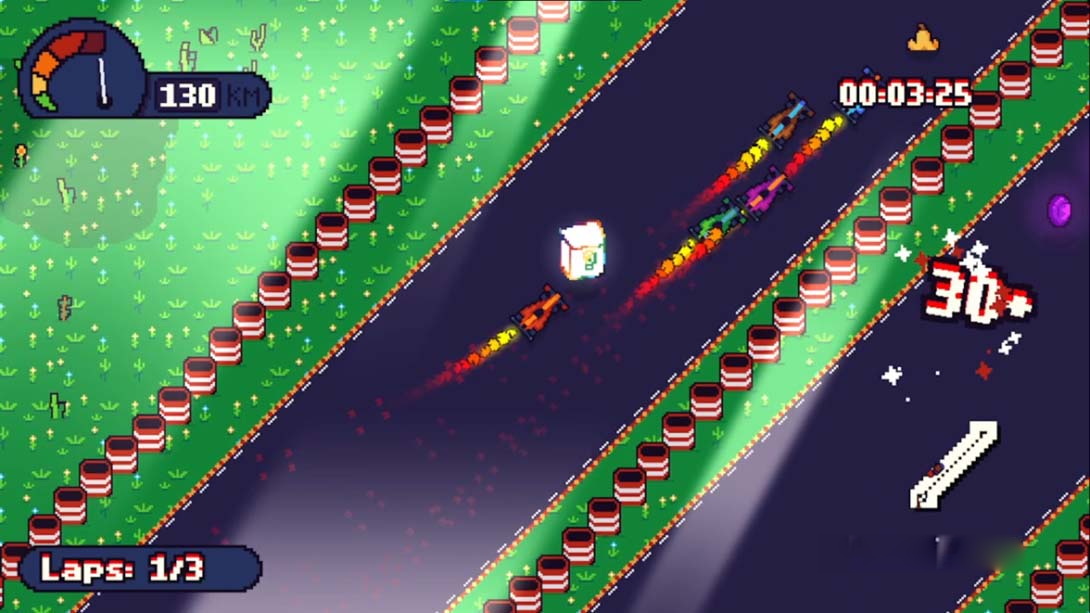Click the white track minimap
The height and width of the screenshot is (613, 1090).
click(953, 465)
